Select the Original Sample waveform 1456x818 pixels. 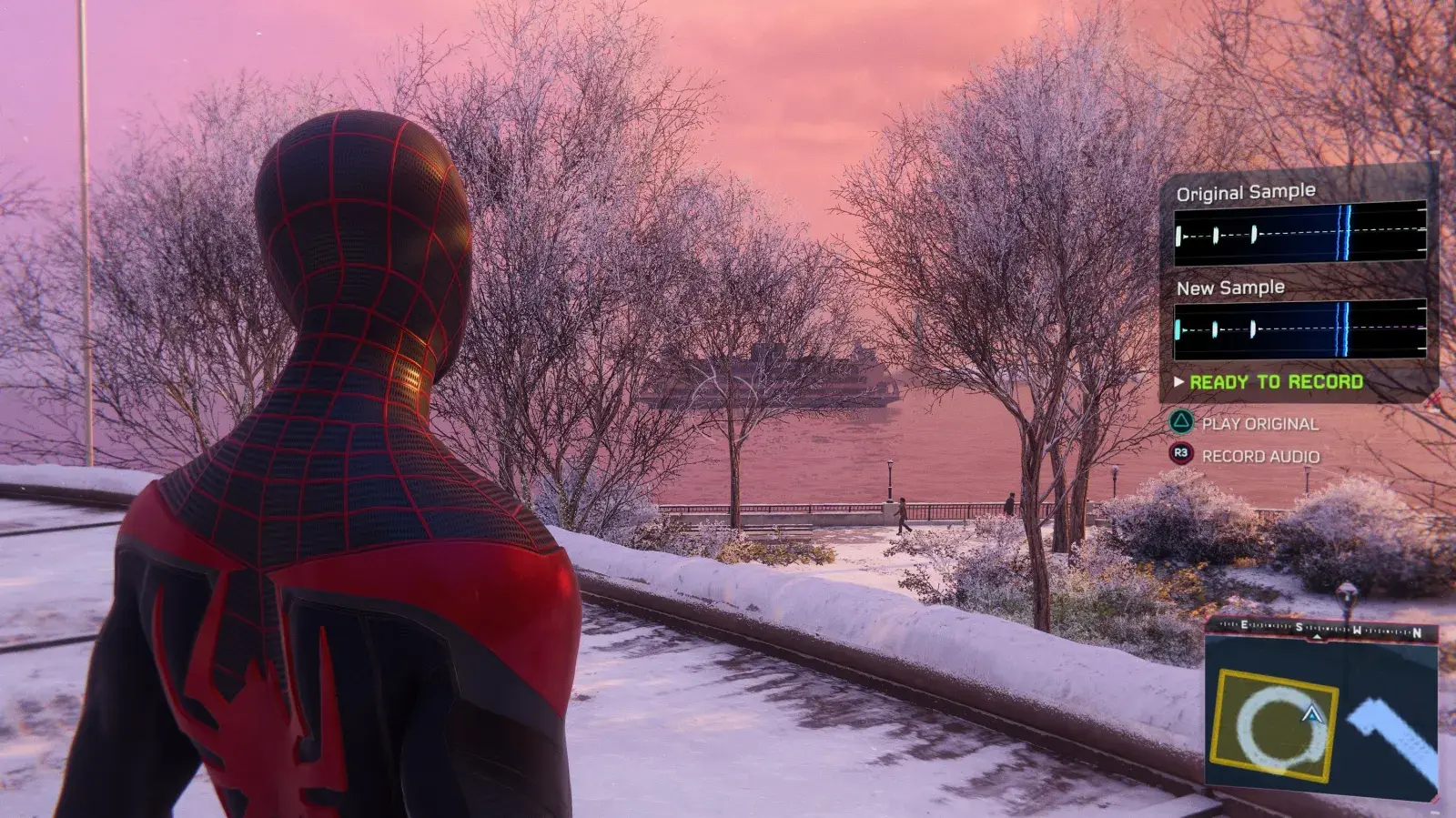tap(1299, 235)
